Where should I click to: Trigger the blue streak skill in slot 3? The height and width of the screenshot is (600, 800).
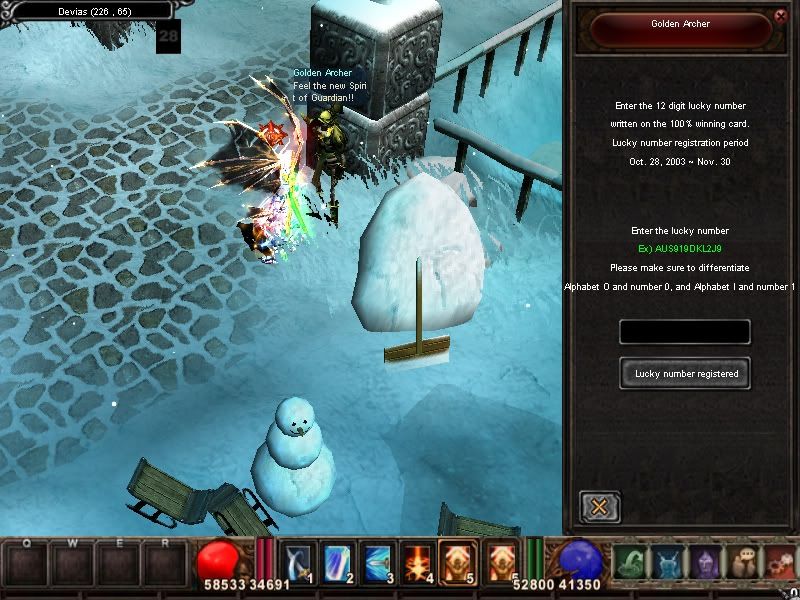(376, 562)
